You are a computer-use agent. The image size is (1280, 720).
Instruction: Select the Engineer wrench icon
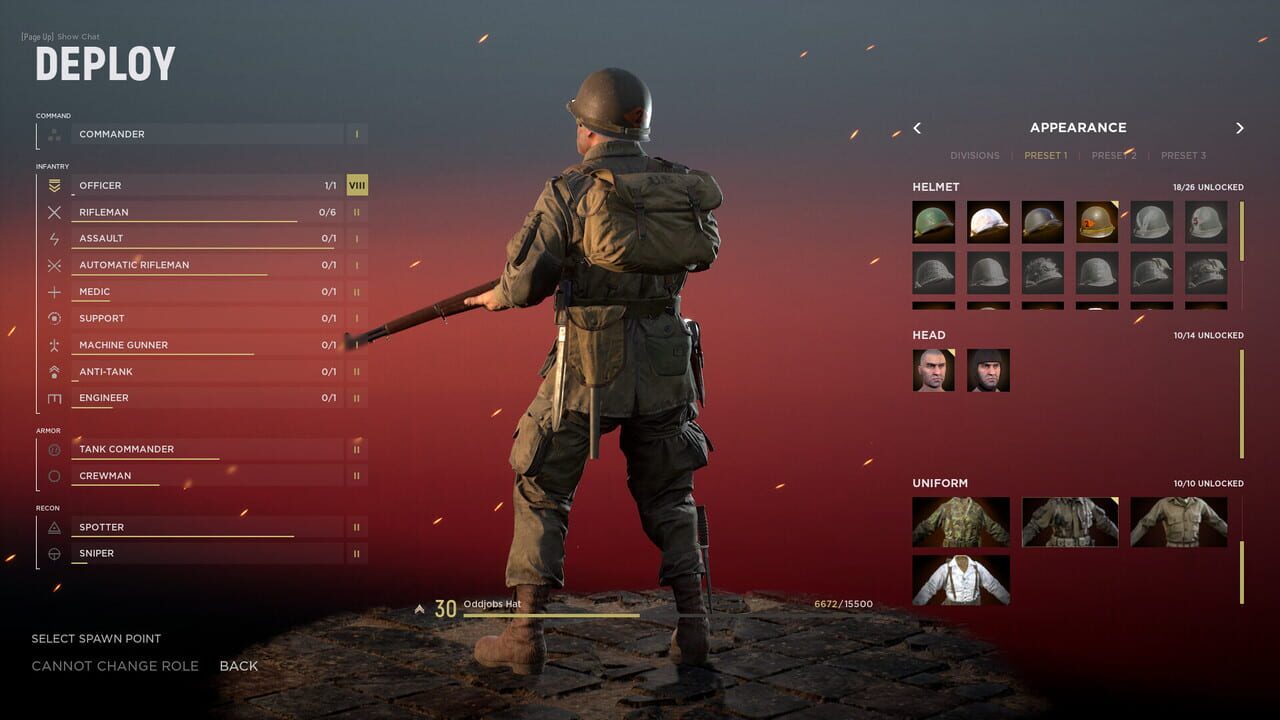click(57, 397)
